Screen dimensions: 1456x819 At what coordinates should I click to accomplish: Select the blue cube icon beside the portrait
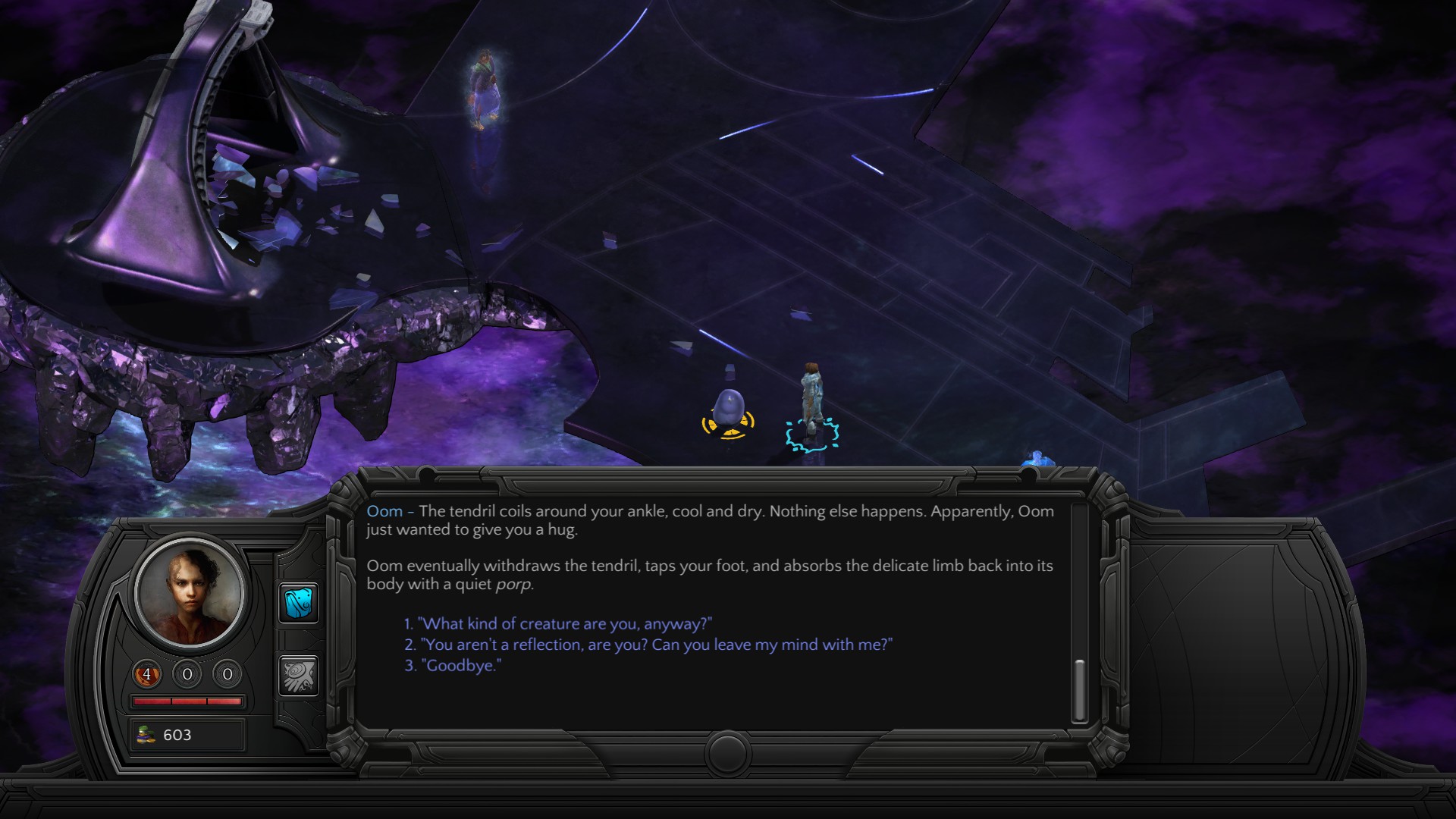(298, 604)
